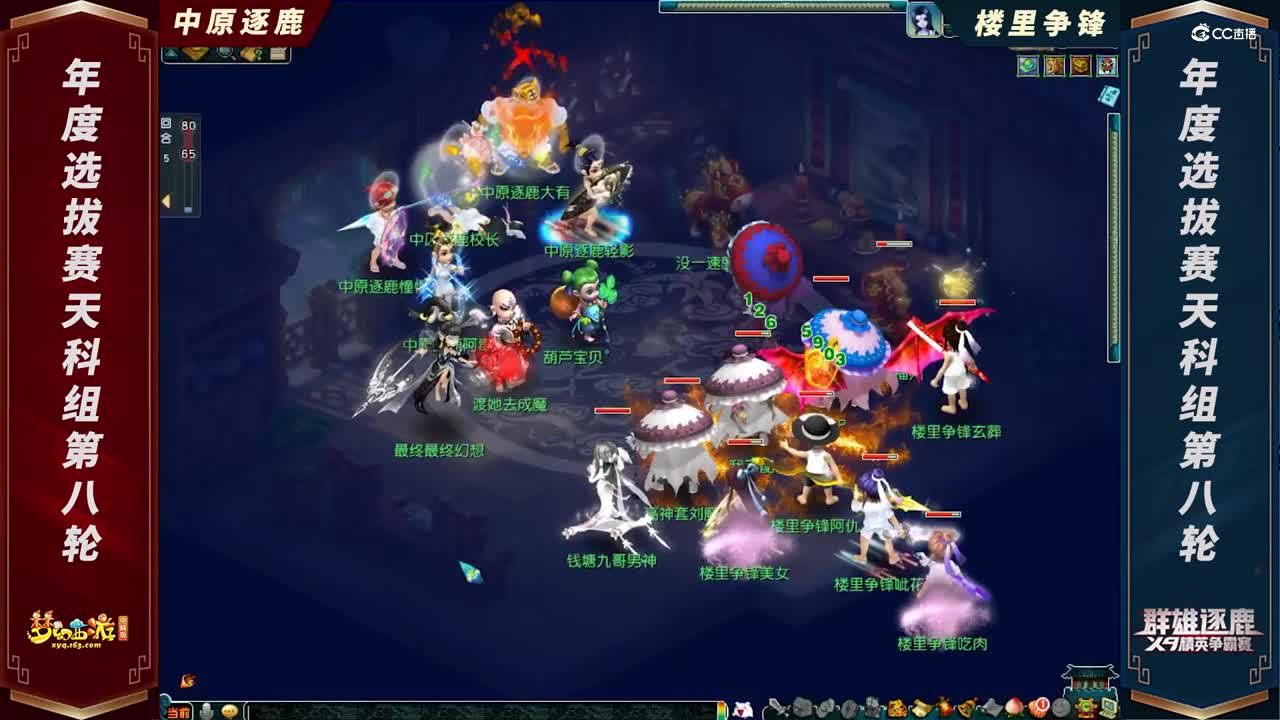
Task: Open the emoji panel beside the chat bar
Action: click(228, 711)
